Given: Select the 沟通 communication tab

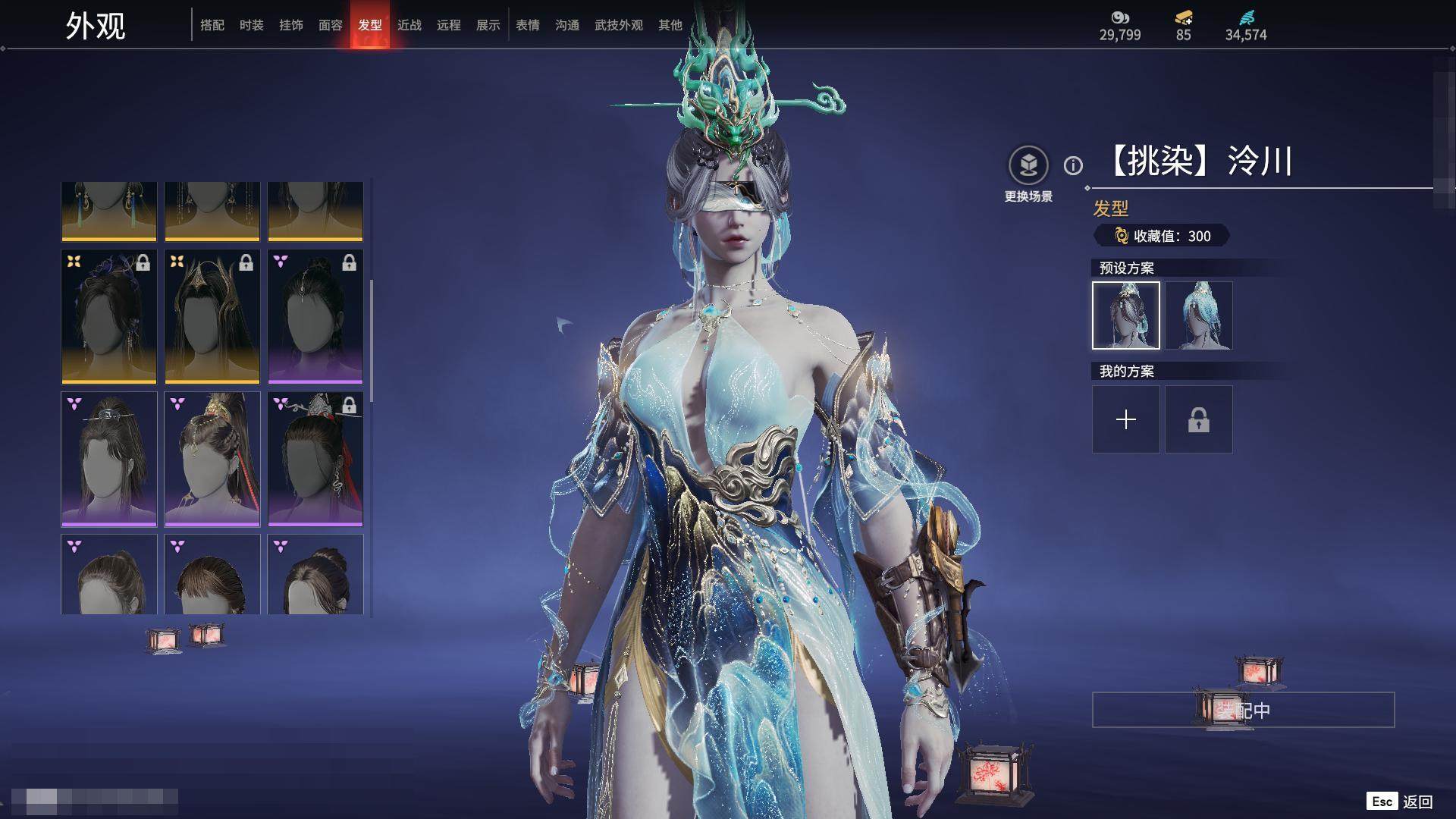Looking at the screenshot, I should [567, 25].
